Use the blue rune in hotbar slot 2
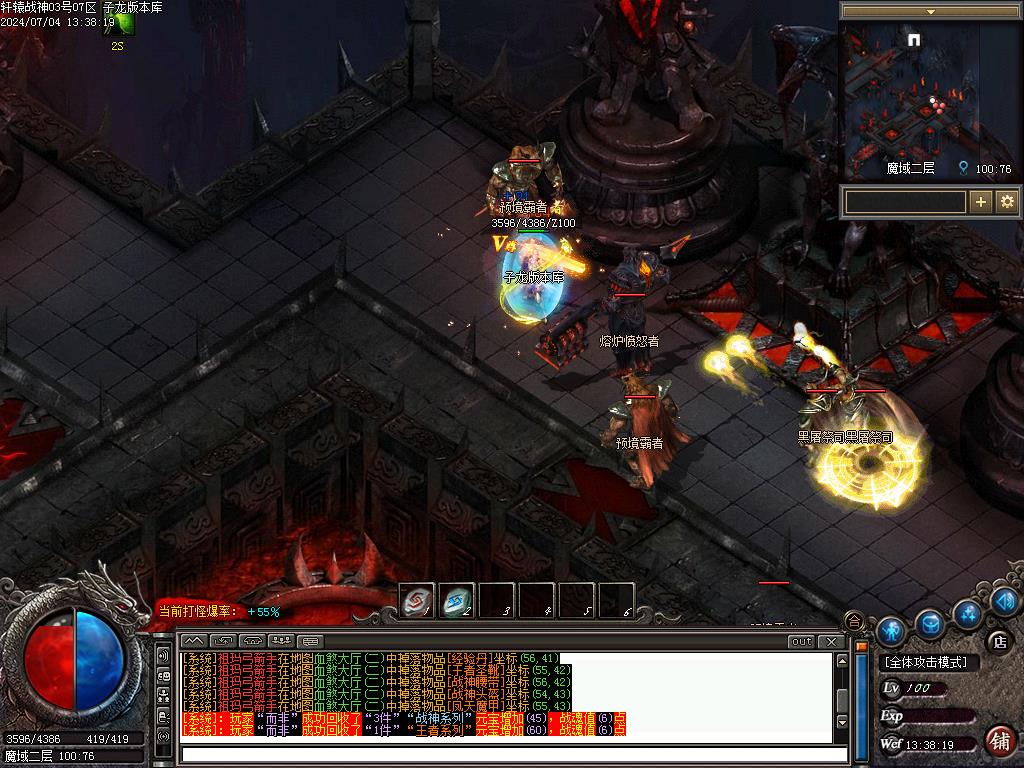This screenshot has width=1024, height=768. click(457, 600)
